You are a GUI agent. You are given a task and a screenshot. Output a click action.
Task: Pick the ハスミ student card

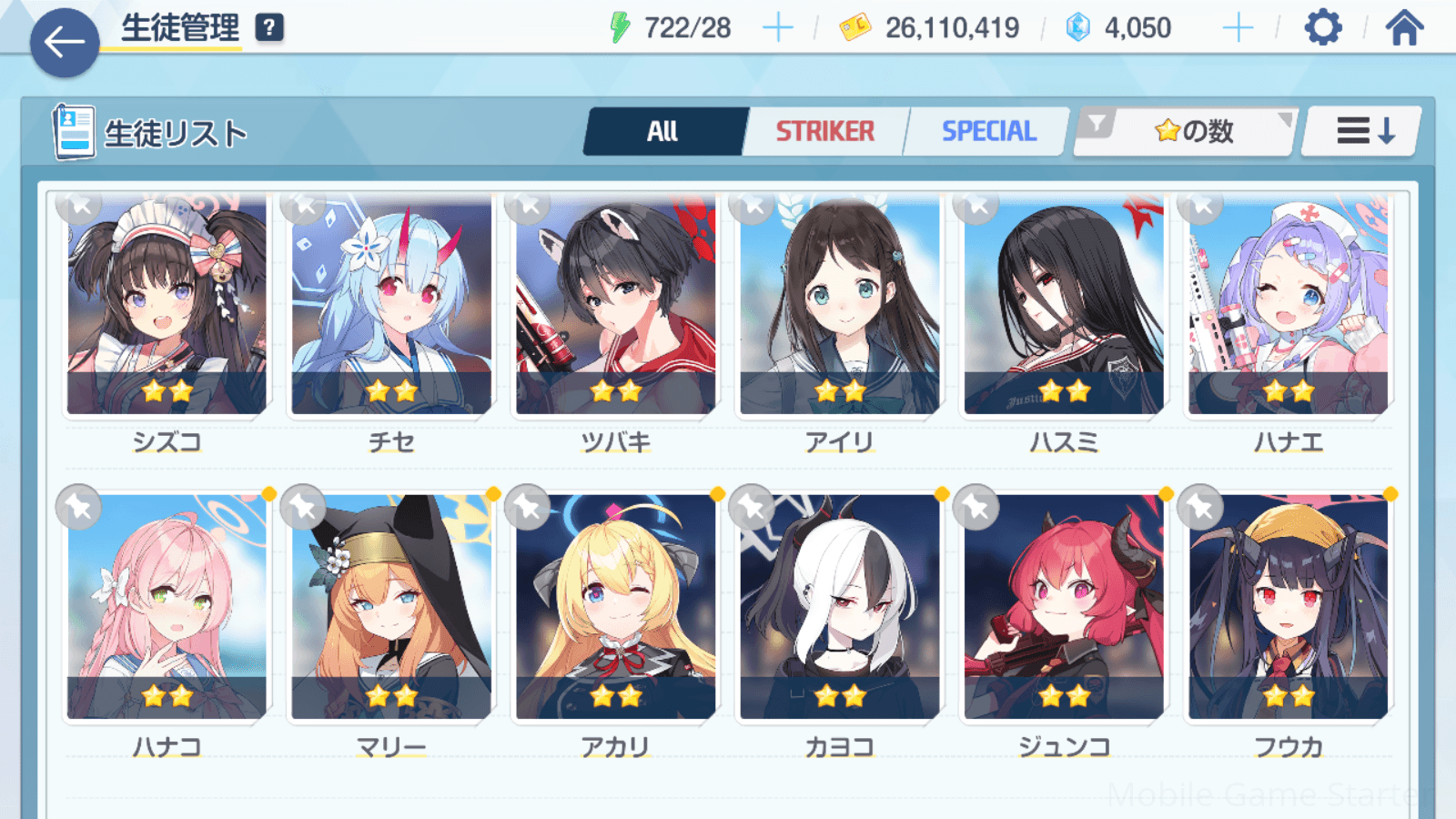point(1064,309)
